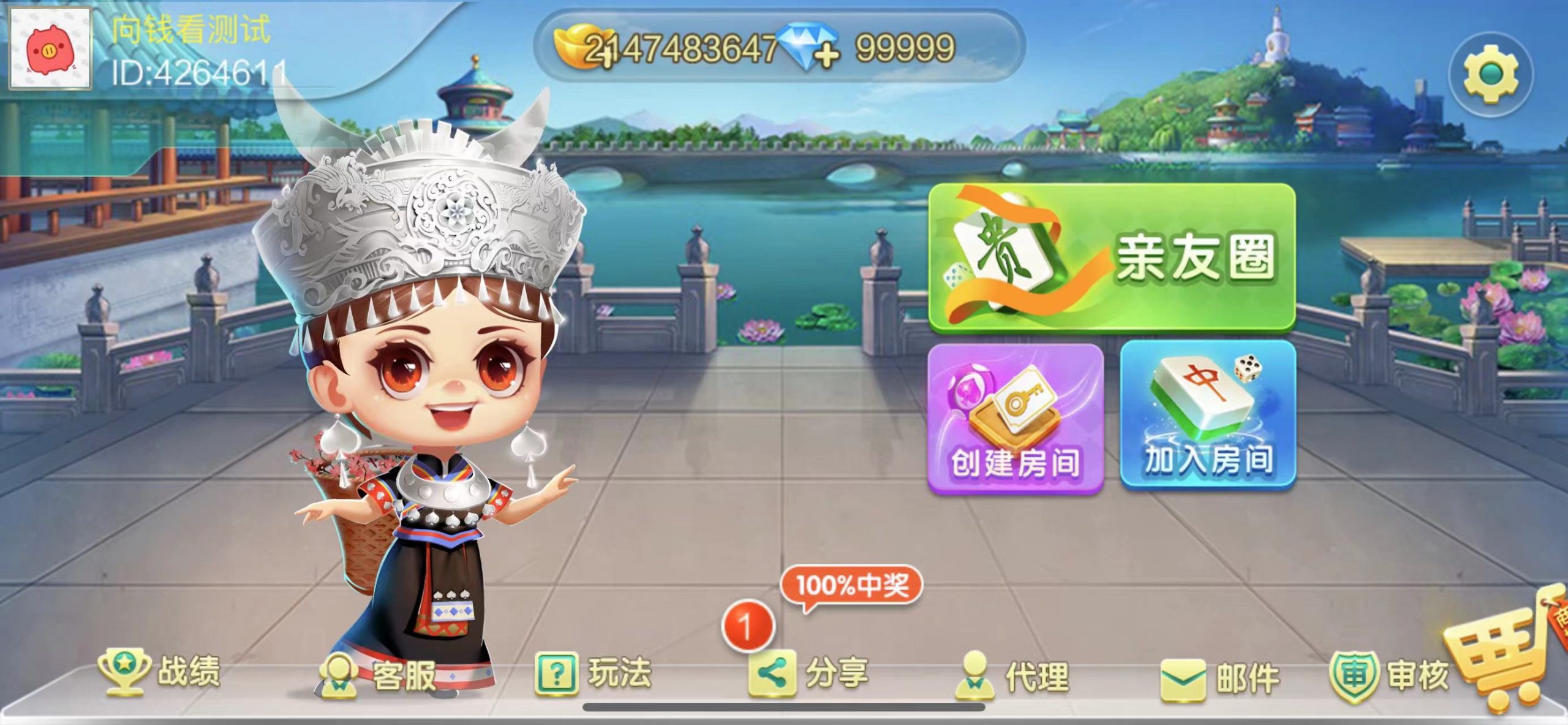Open the 分享 share option
The height and width of the screenshot is (725, 1568).
click(809, 673)
